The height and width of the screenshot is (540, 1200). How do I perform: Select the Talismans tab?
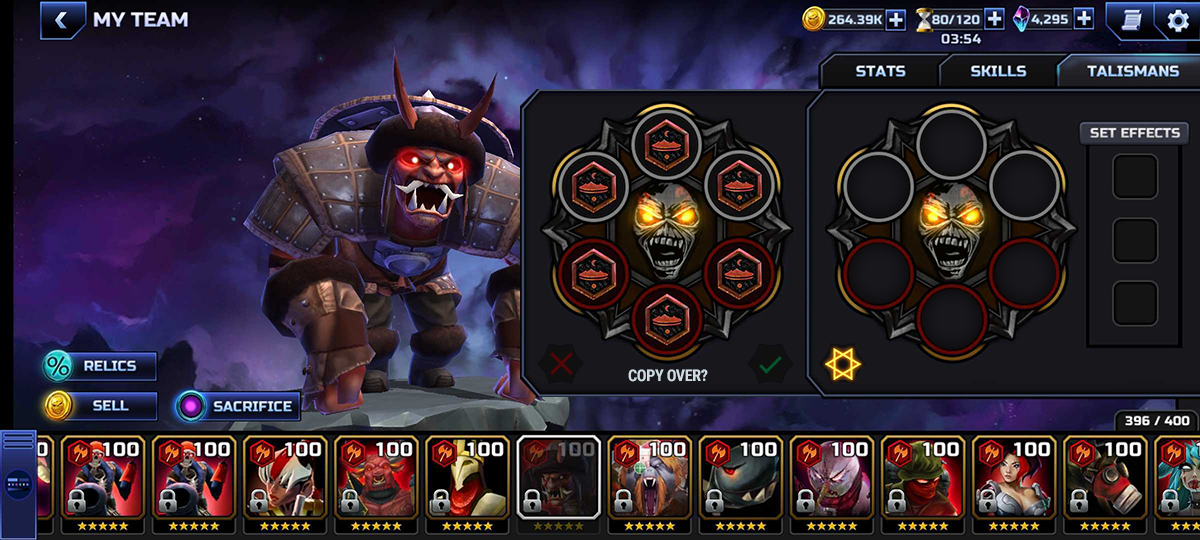1133,71
